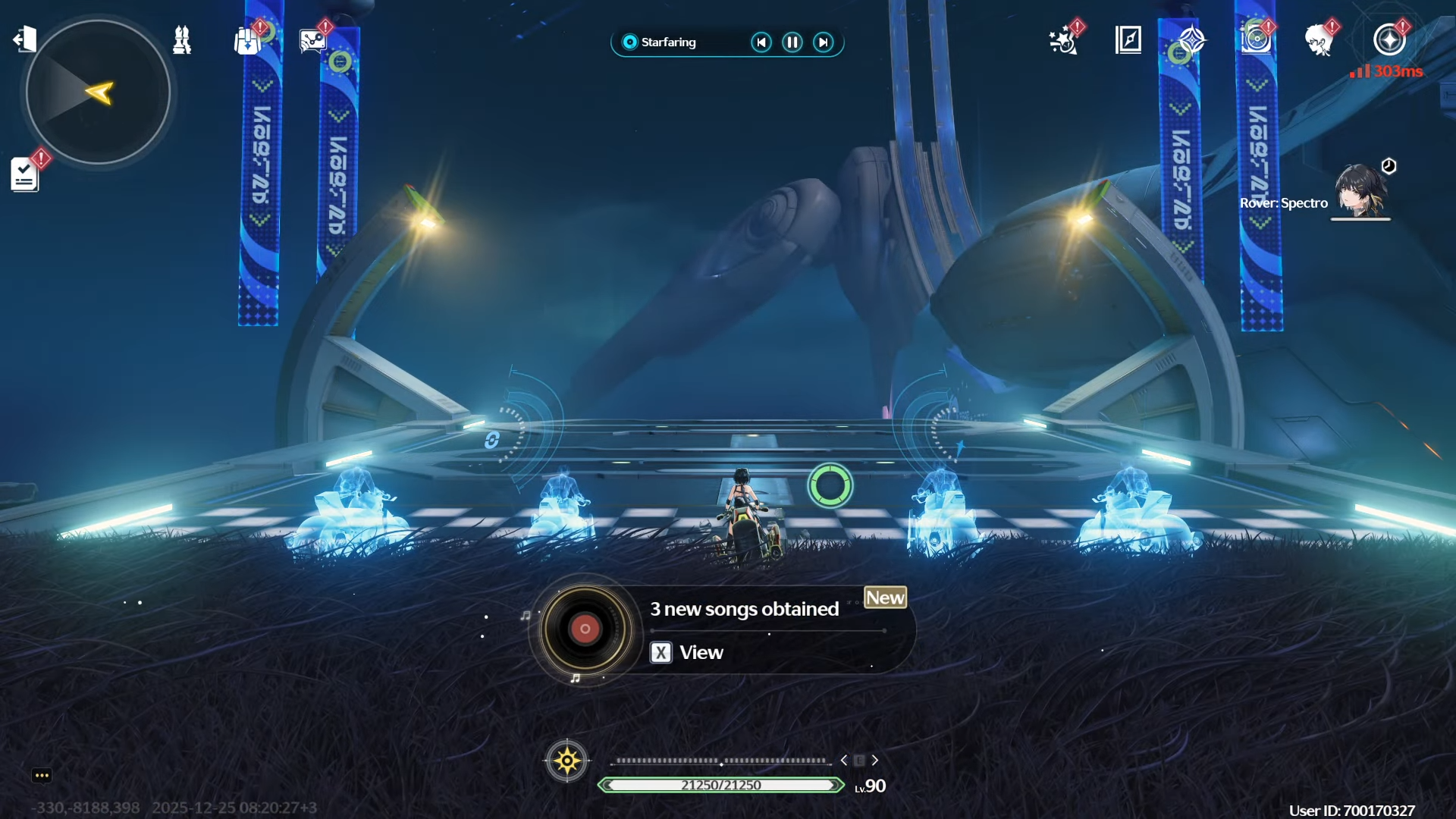This screenshot has height=819, width=1456.
Task: Click the right arrow beside the level bar
Action: (875, 760)
